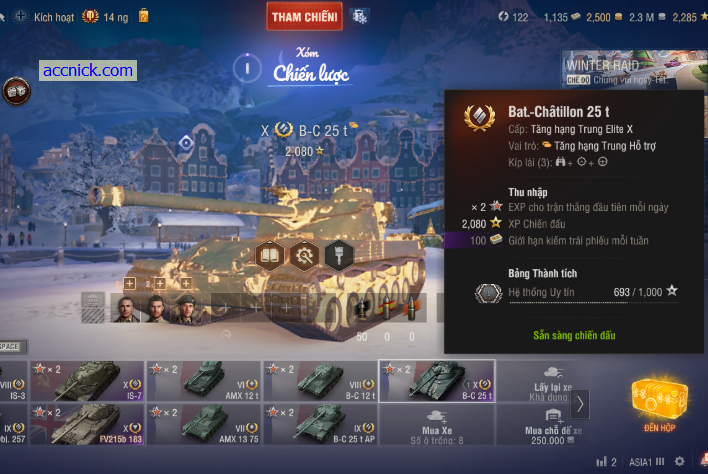Choose the B-C 25 t AP tank
The height and width of the screenshot is (474, 708).
[320, 424]
